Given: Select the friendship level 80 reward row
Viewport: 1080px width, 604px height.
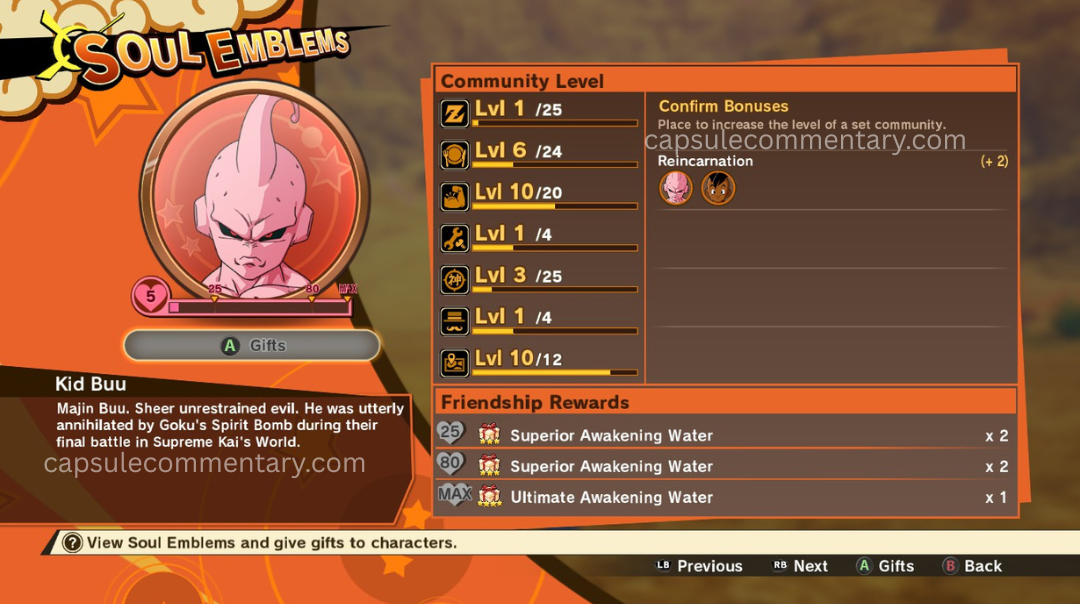Looking at the screenshot, I should (725, 466).
